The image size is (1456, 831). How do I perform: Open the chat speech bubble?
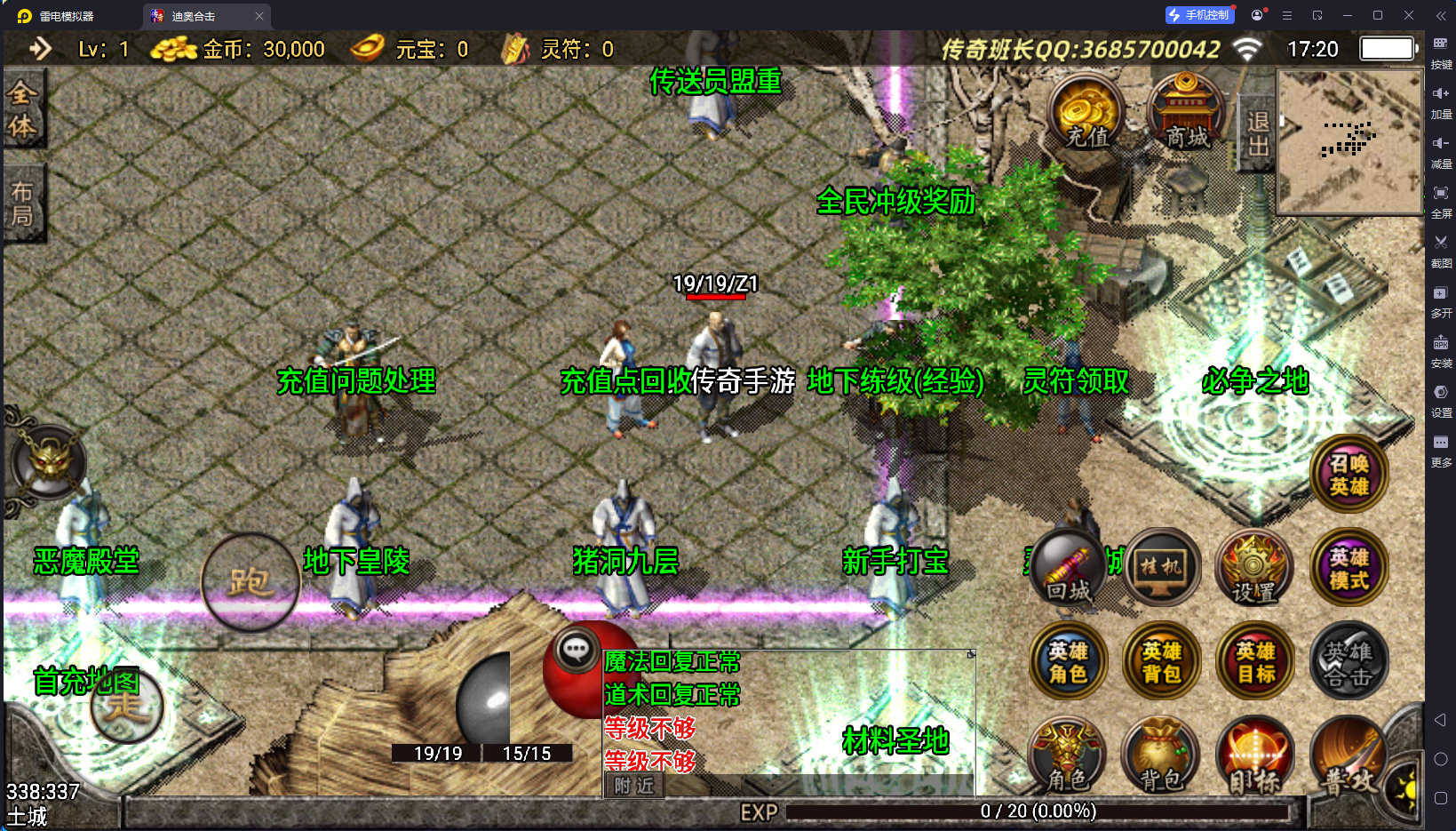point(576,650)
